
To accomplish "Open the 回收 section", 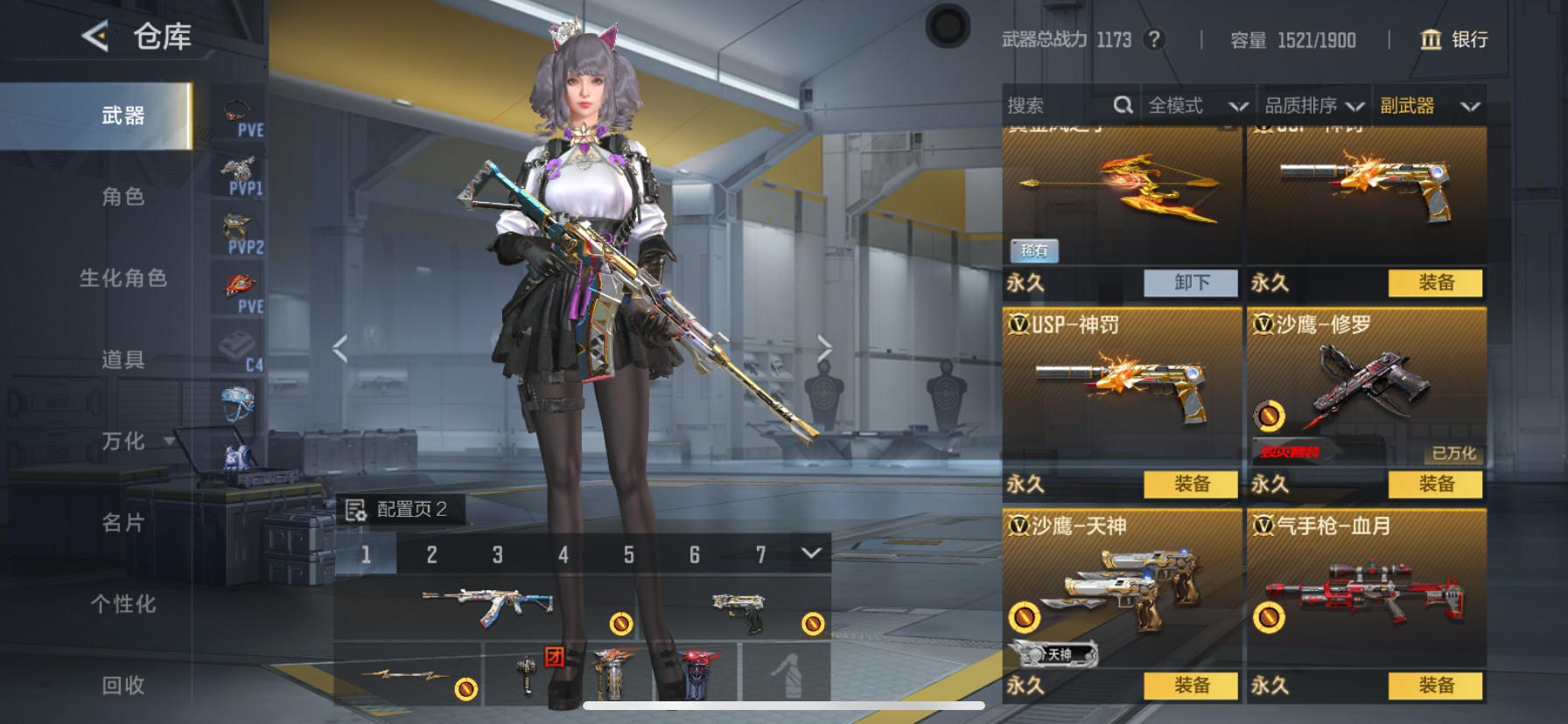I will [122, 686].
